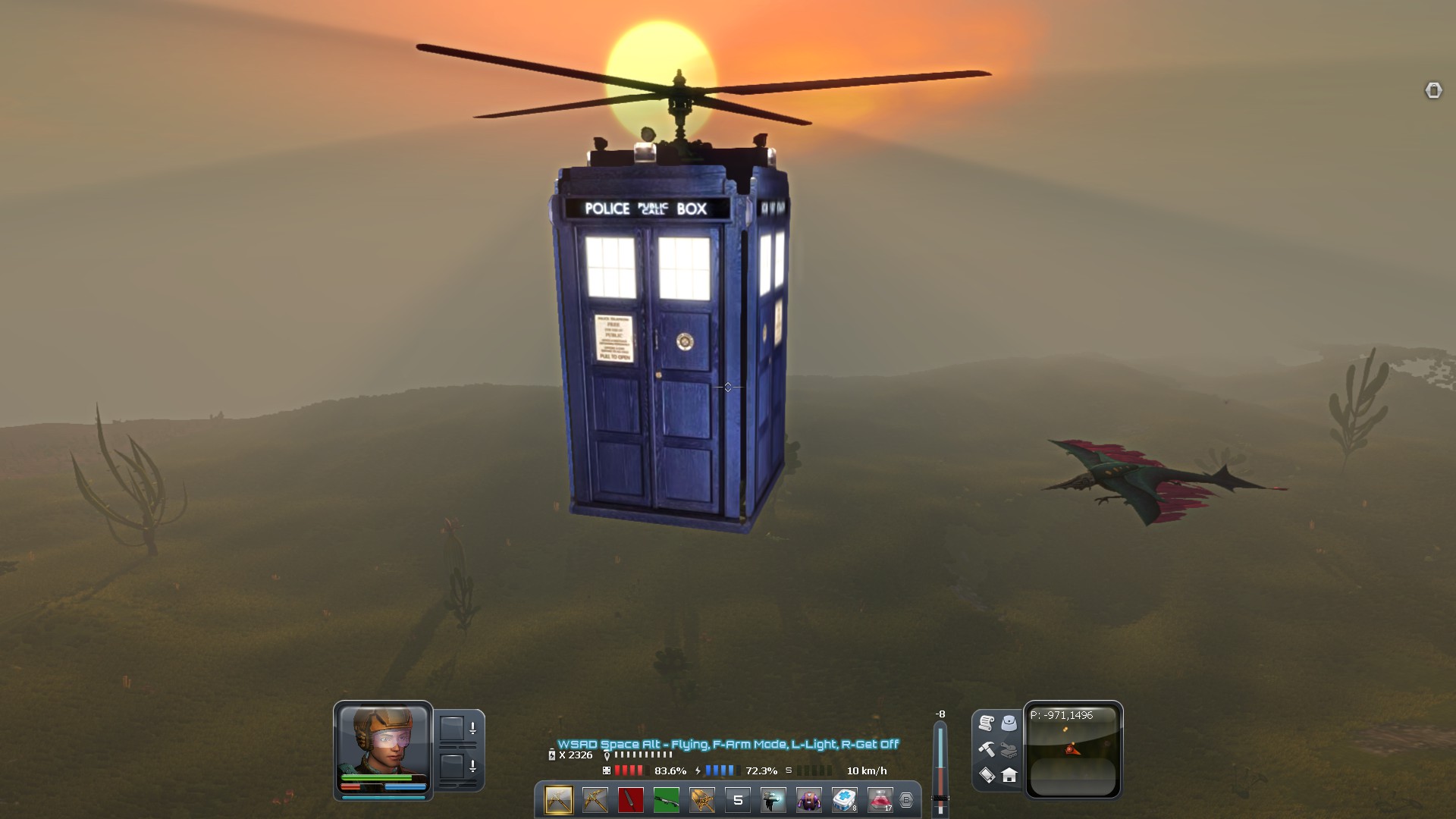Select the golden pickaxe in hotbar slot 1
1456x819 pixels.
pos(557,800)
